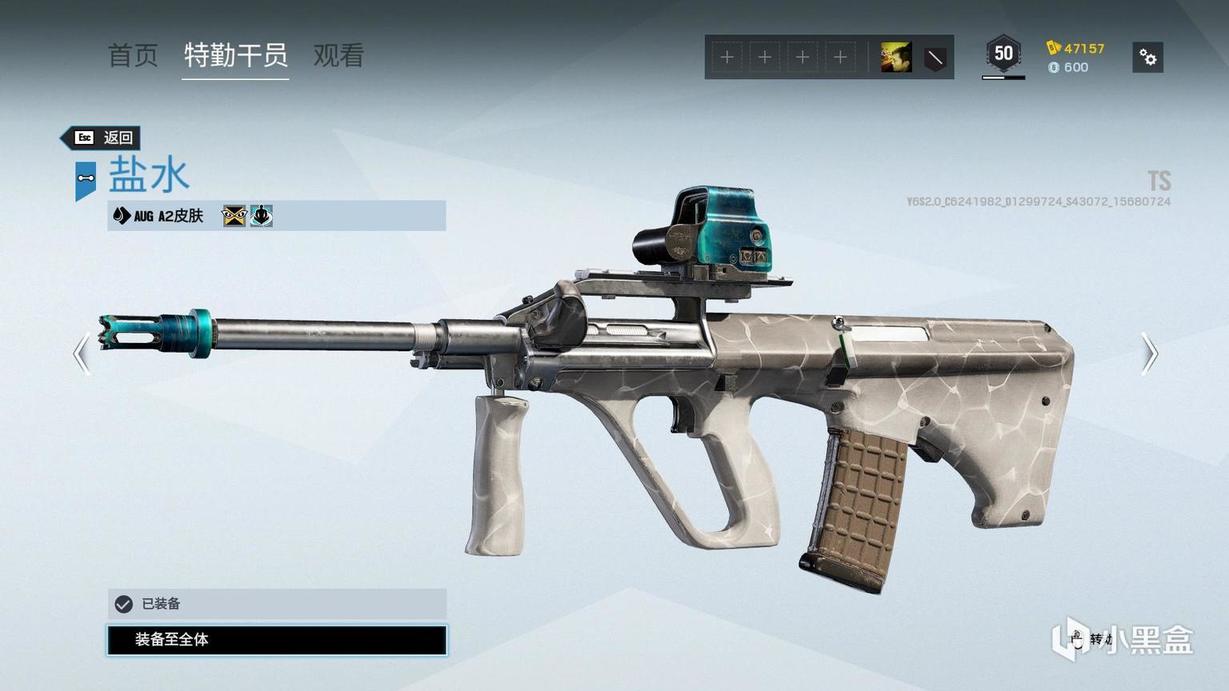Image resolution: width=1229 pixels, height=691 pixels.
Task: Open the 特勤干员 operators tab
Action: pyautogui.click(x=236, y=56)
